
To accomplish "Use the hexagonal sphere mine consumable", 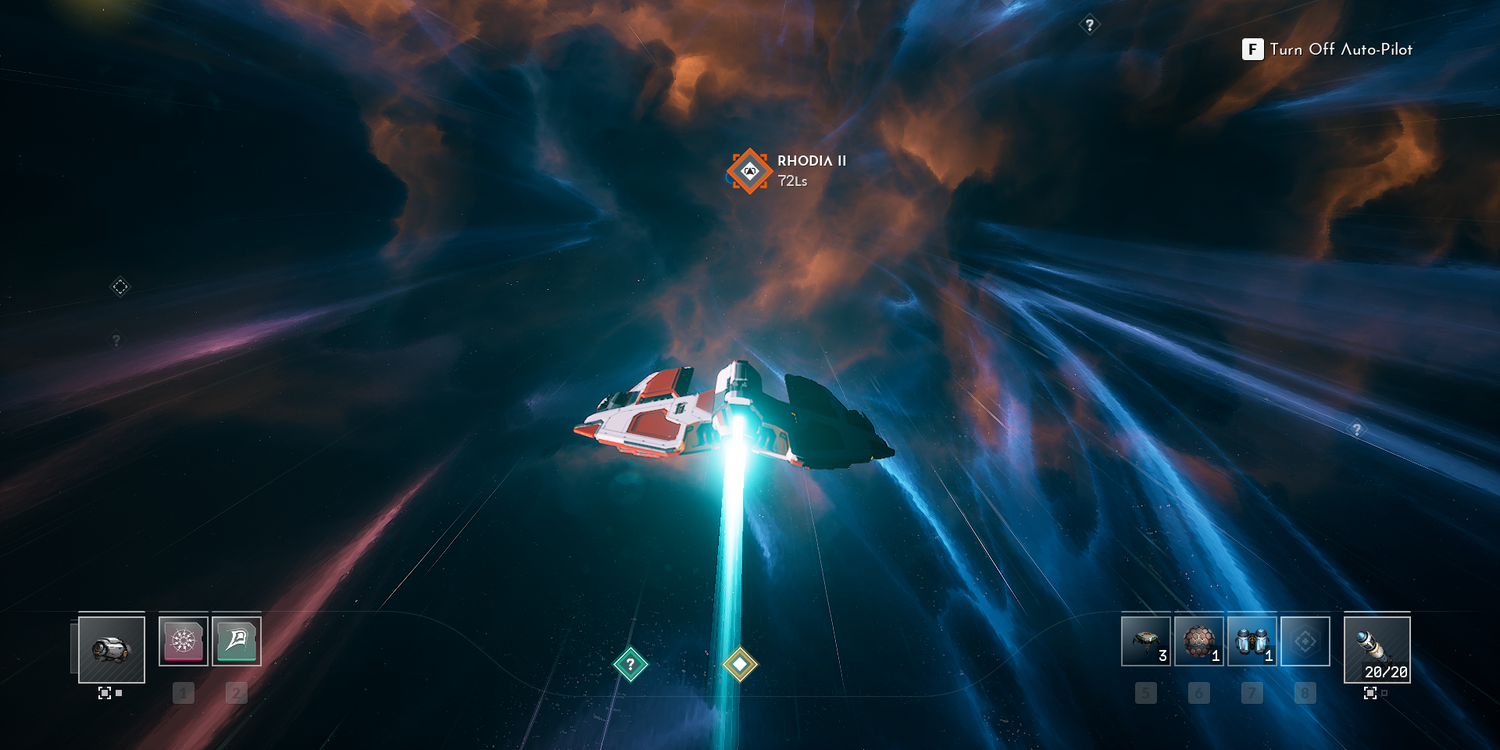I will [1199, 641].
